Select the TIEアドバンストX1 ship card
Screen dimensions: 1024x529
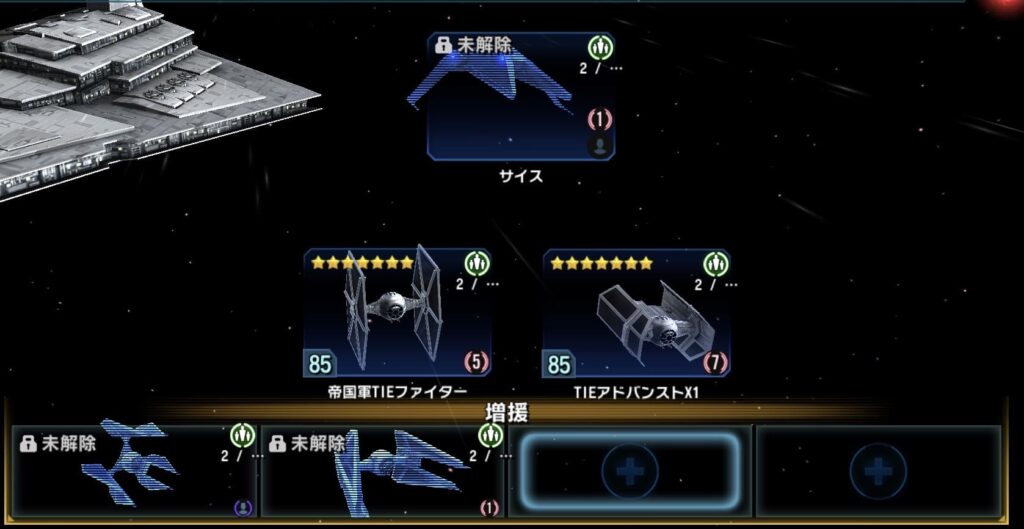point(636,314)
